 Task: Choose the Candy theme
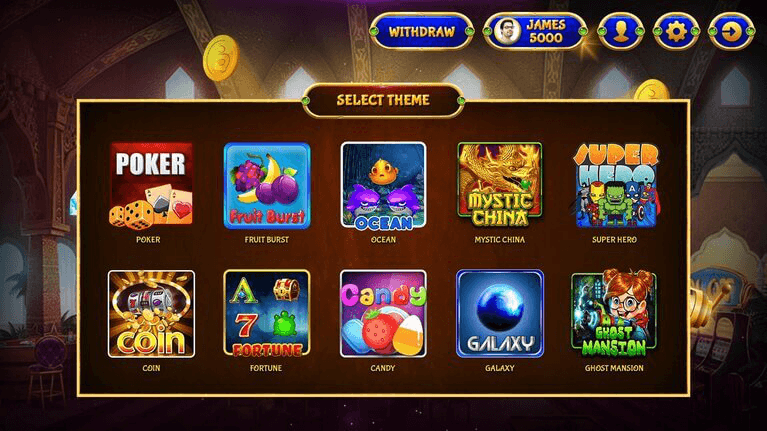tap(383, 313)
